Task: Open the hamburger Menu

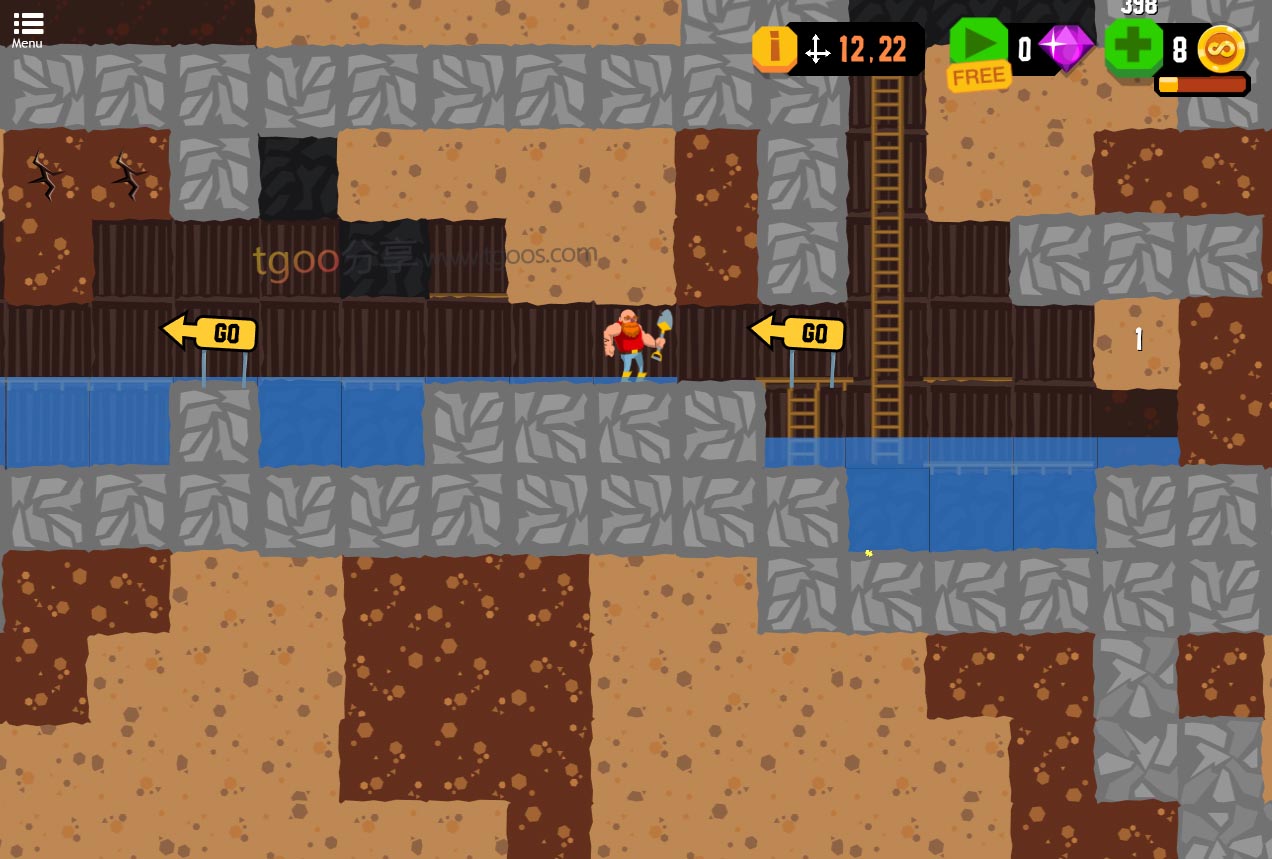Action: click(27, 28)
